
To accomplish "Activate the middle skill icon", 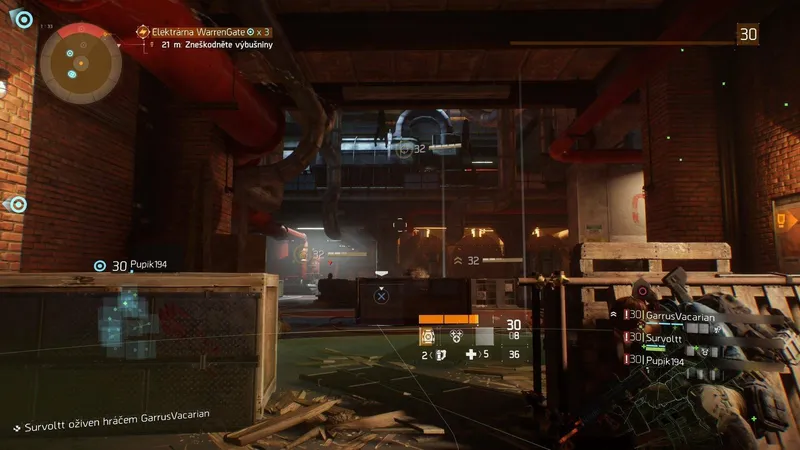I will point(456,337).
